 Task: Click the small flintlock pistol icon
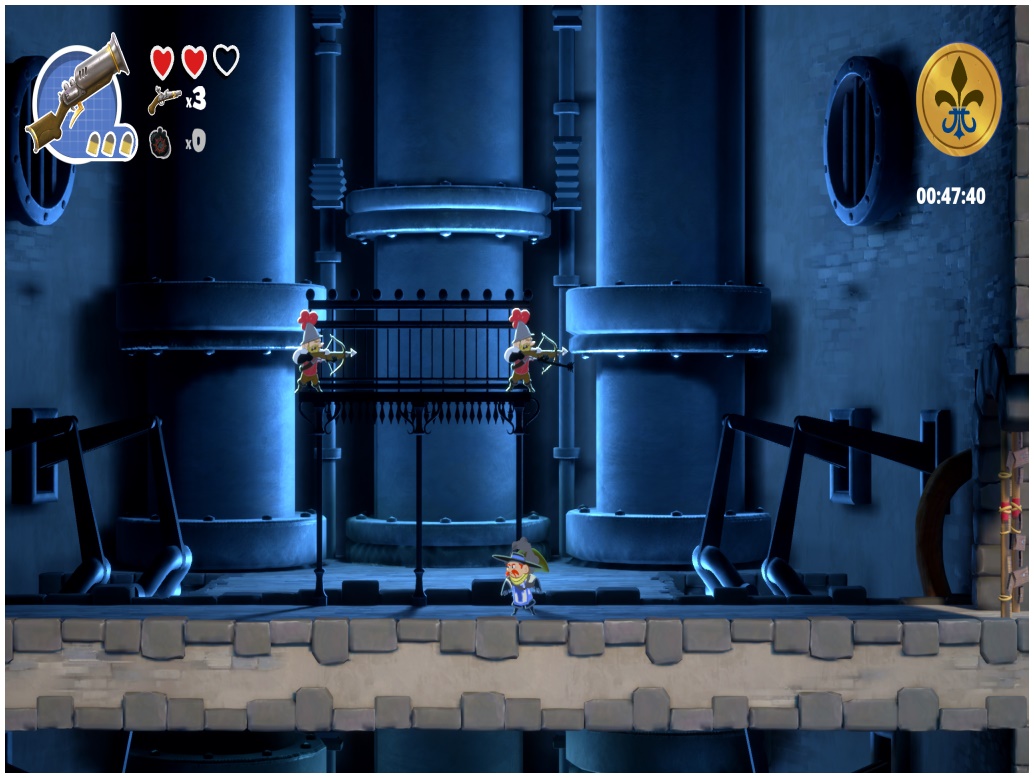[164, 98]
